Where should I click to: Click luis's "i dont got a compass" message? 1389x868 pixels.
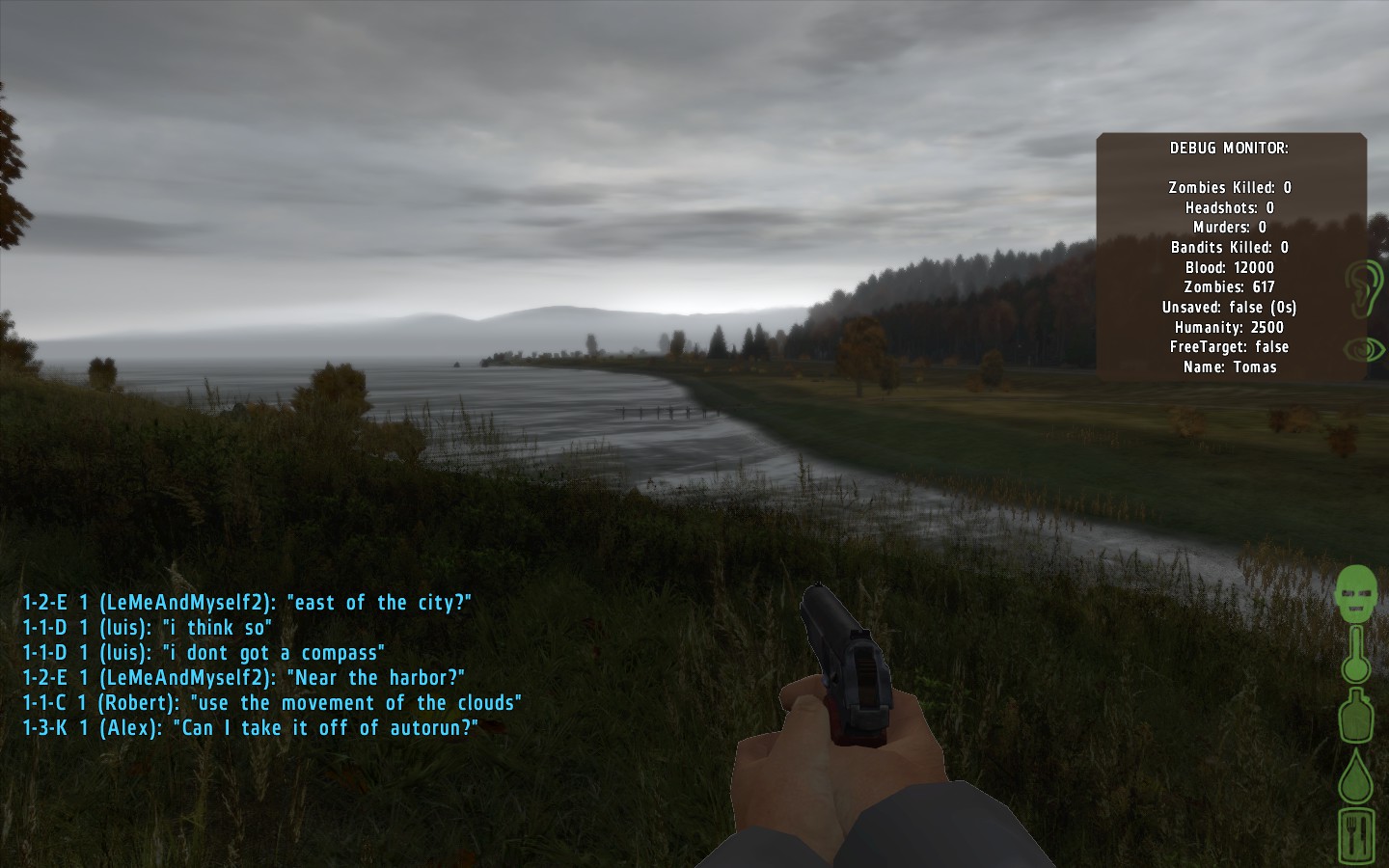pyautogui.click(x=204, y=653)
